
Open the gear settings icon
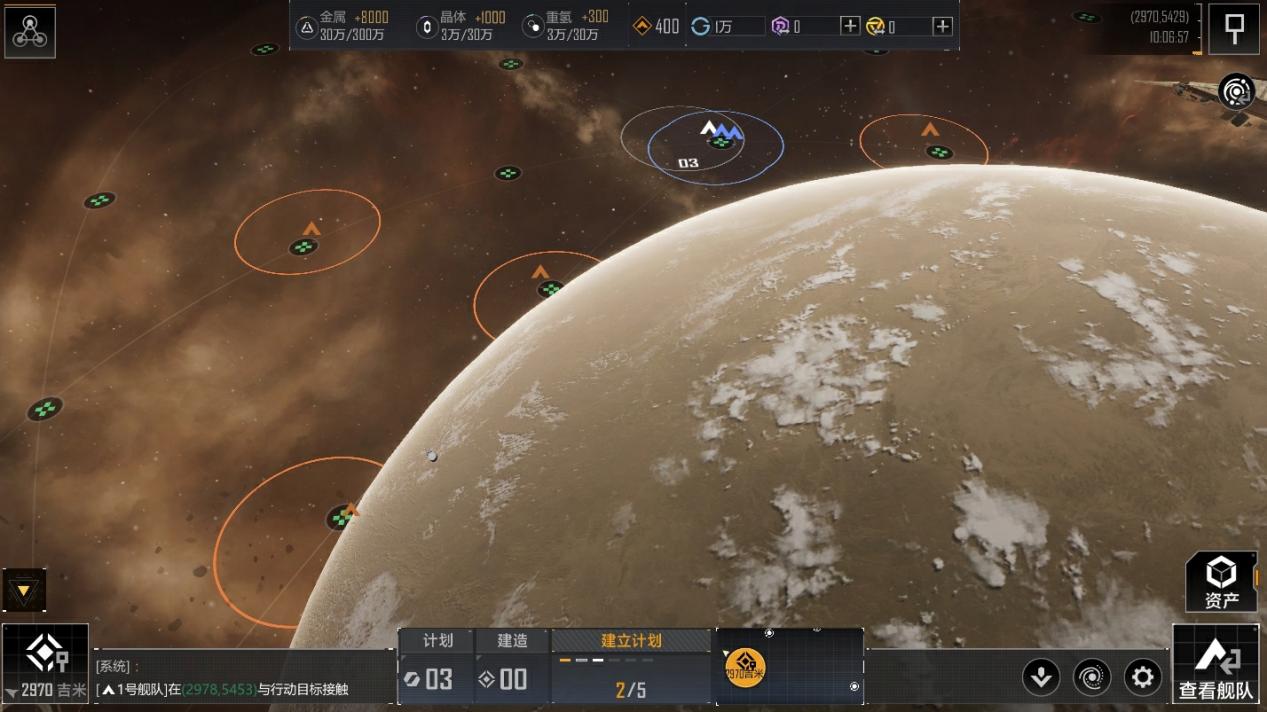1142,677
